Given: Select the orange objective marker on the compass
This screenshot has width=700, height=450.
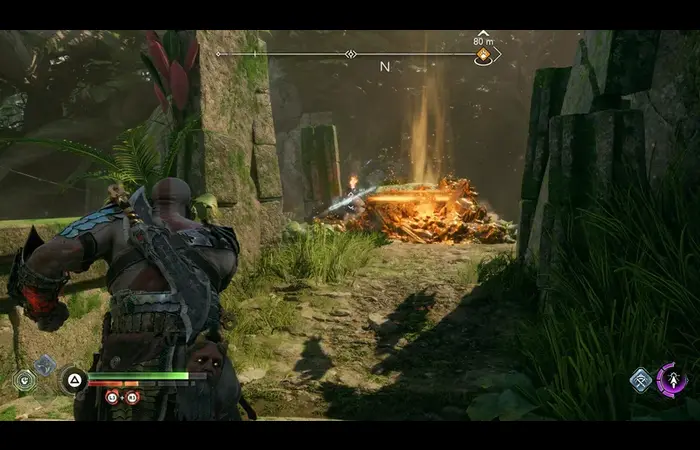Looking at the screenshot, I should 483,56.
